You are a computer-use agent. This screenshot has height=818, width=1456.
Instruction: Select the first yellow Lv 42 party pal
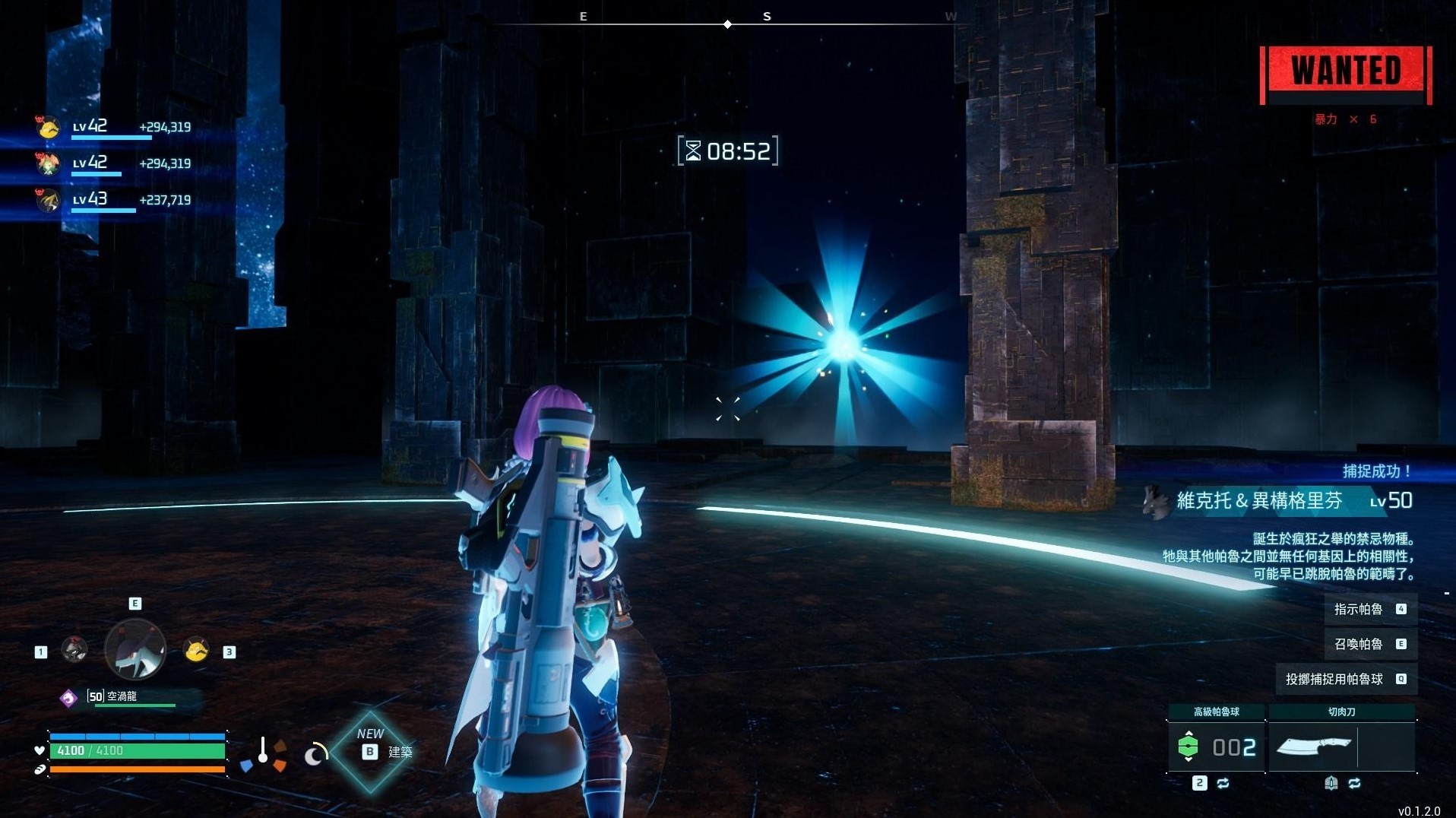(49, 127)
